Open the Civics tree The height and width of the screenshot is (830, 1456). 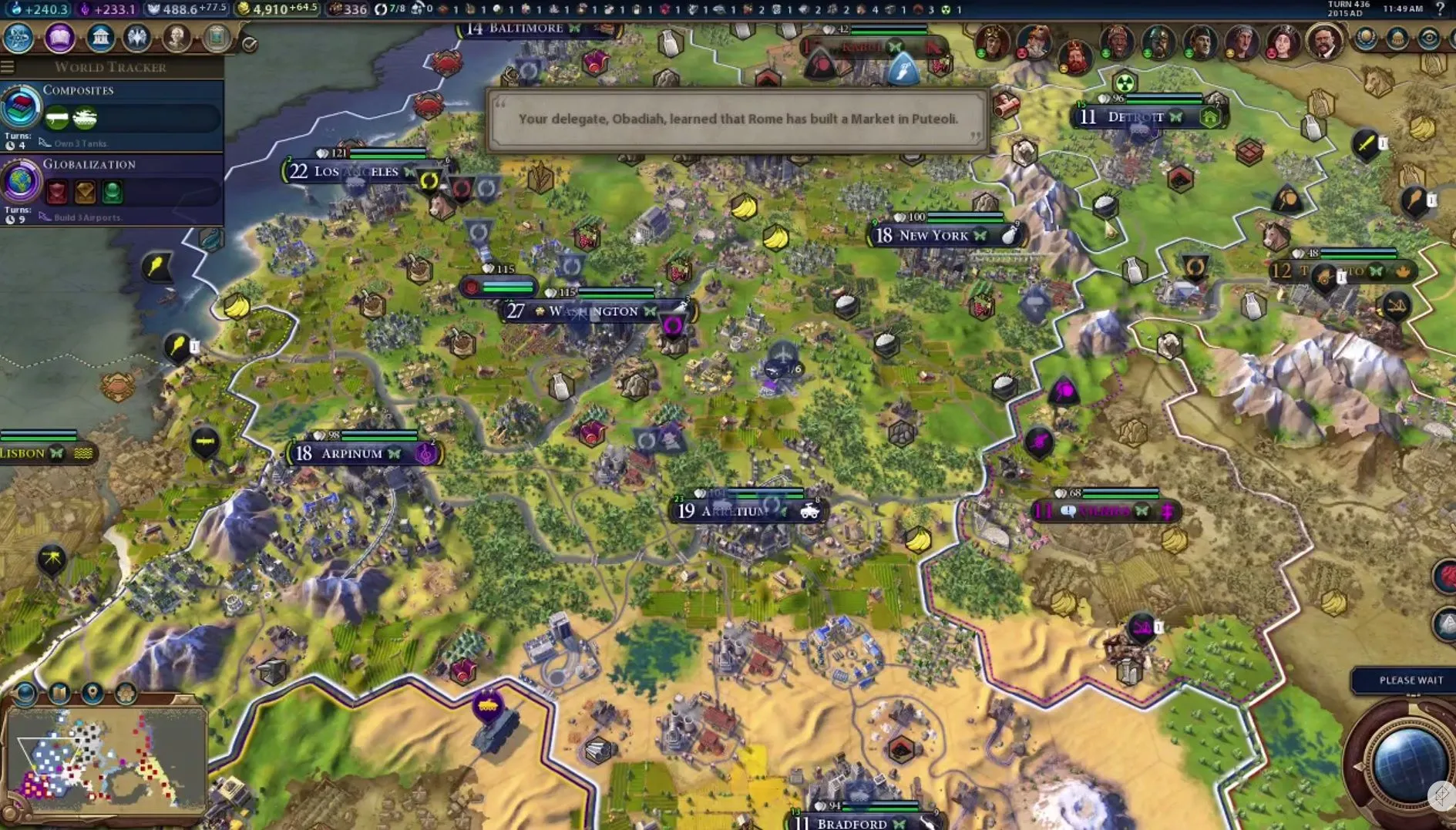pos(59,36)
